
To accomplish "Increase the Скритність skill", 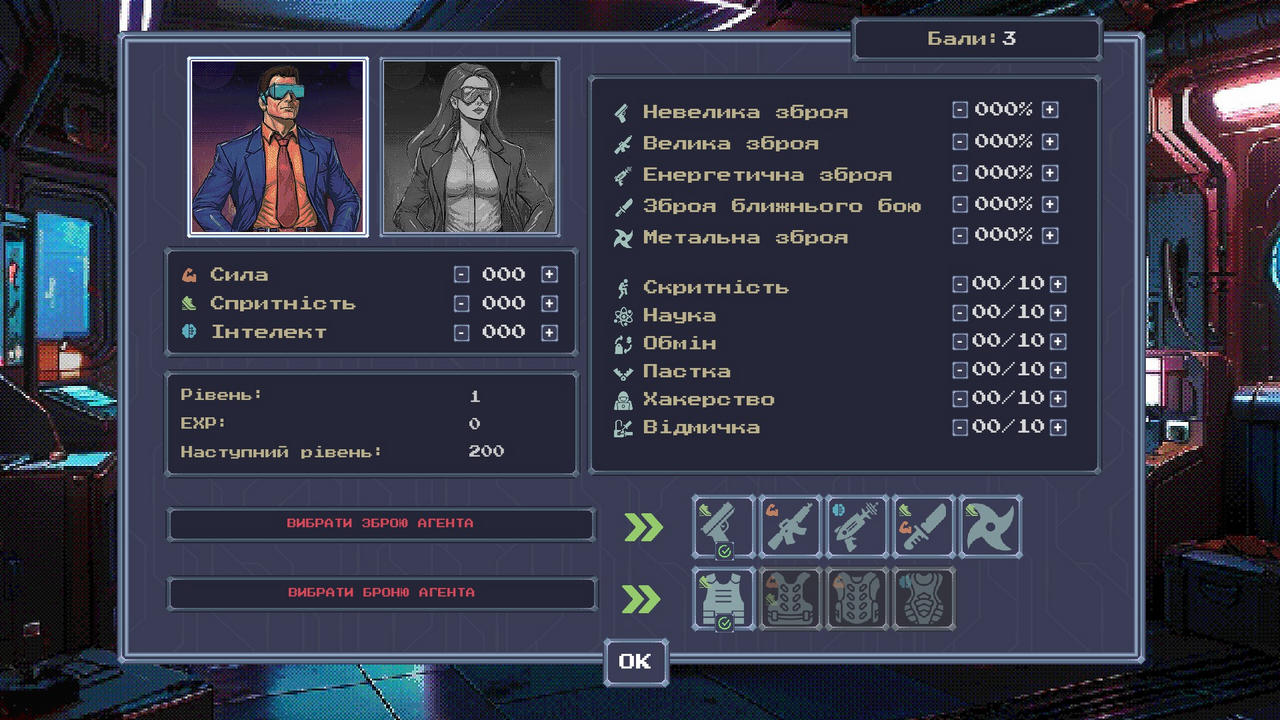I will pyautogui.click(x=1058, y=285).
